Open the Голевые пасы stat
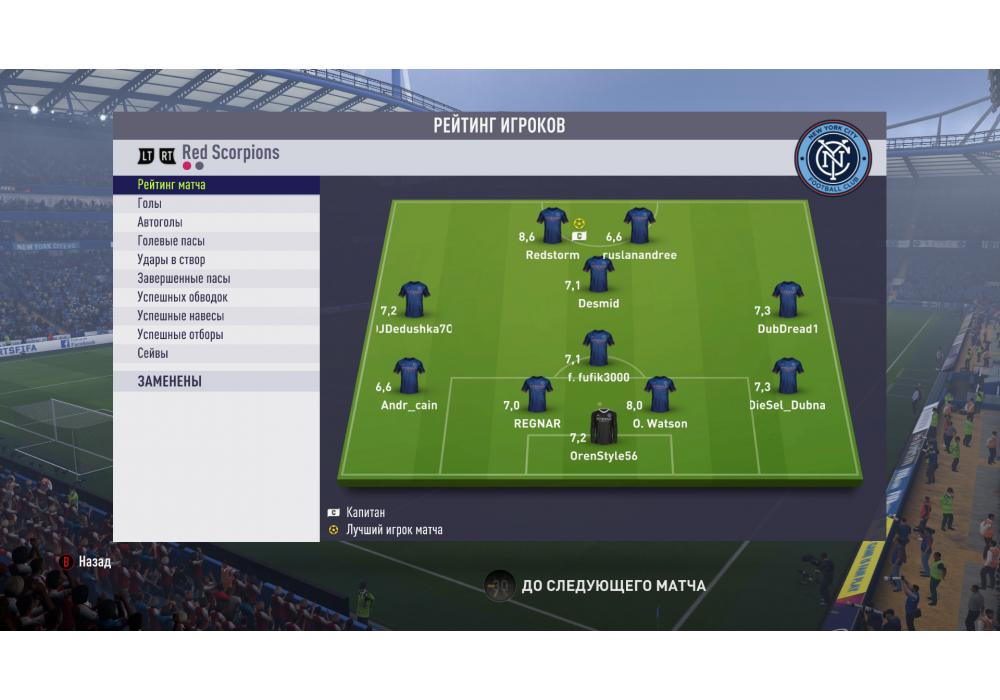 pyautogui.click(x=216, y=241)
